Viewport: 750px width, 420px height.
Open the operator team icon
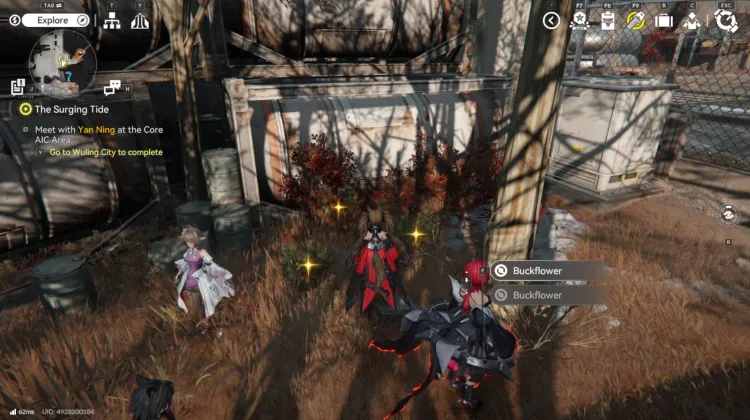click(x=691, y=20)
